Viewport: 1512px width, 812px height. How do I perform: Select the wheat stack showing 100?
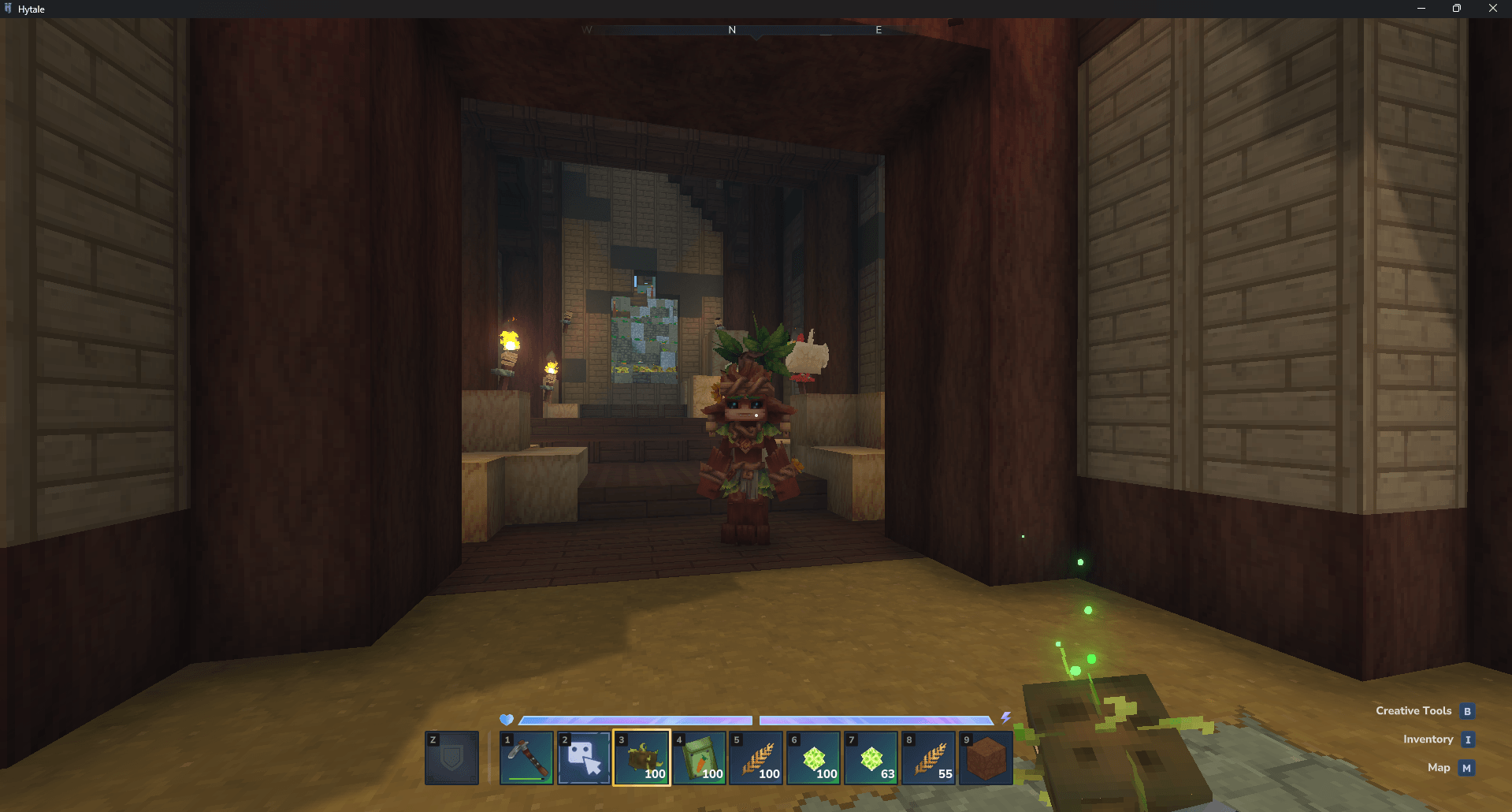756,758
